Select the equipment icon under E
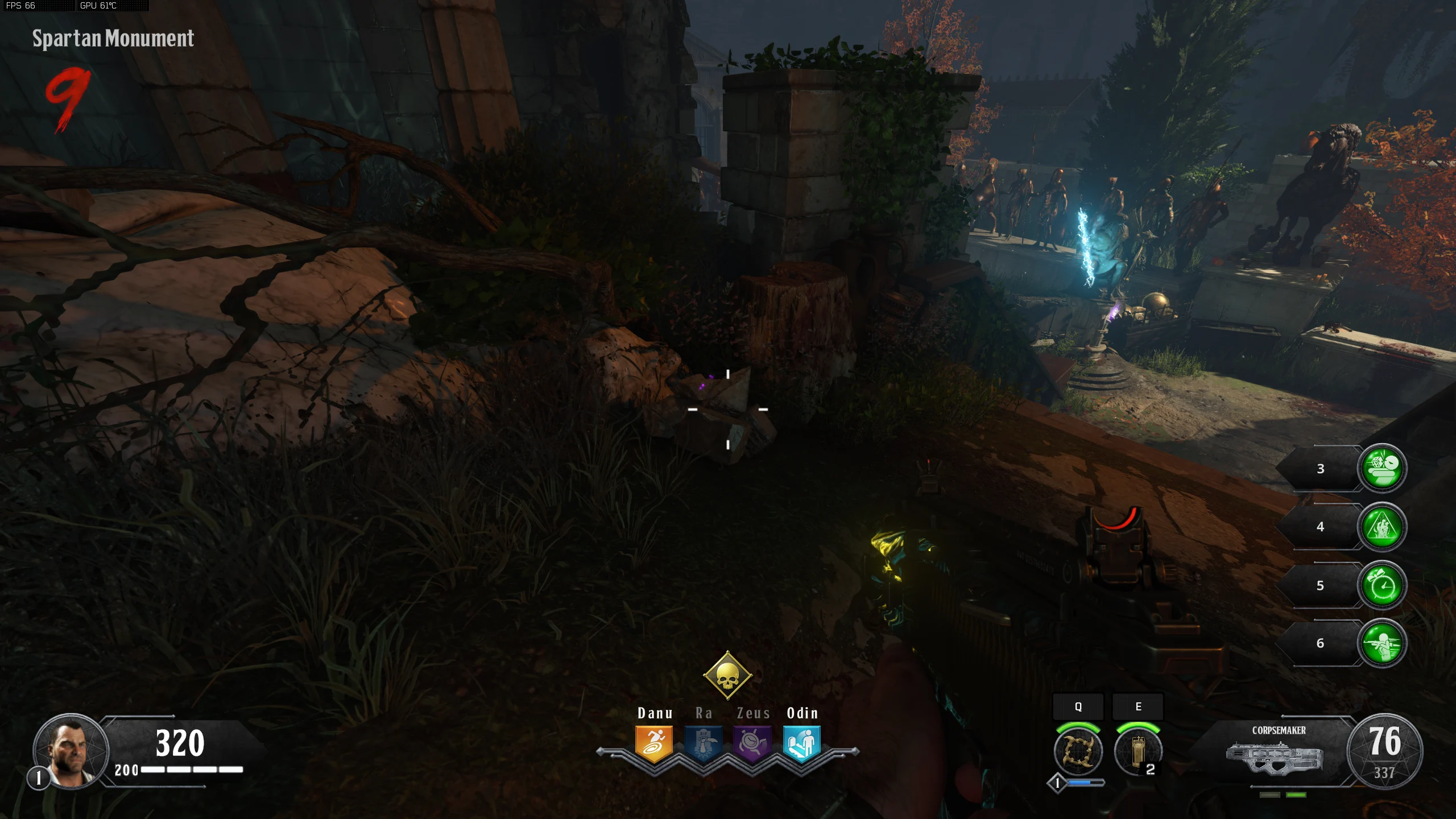Viewport: 1456px width, 819px height. click(1138, 751)
